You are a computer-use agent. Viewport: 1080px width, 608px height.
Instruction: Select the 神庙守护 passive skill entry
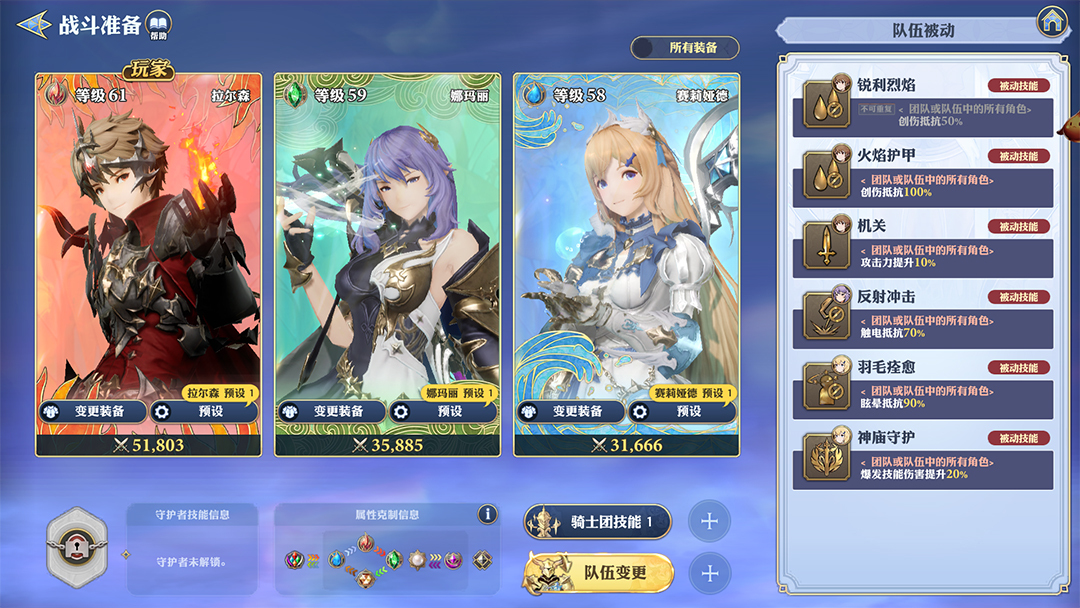(x=922, y=457)
